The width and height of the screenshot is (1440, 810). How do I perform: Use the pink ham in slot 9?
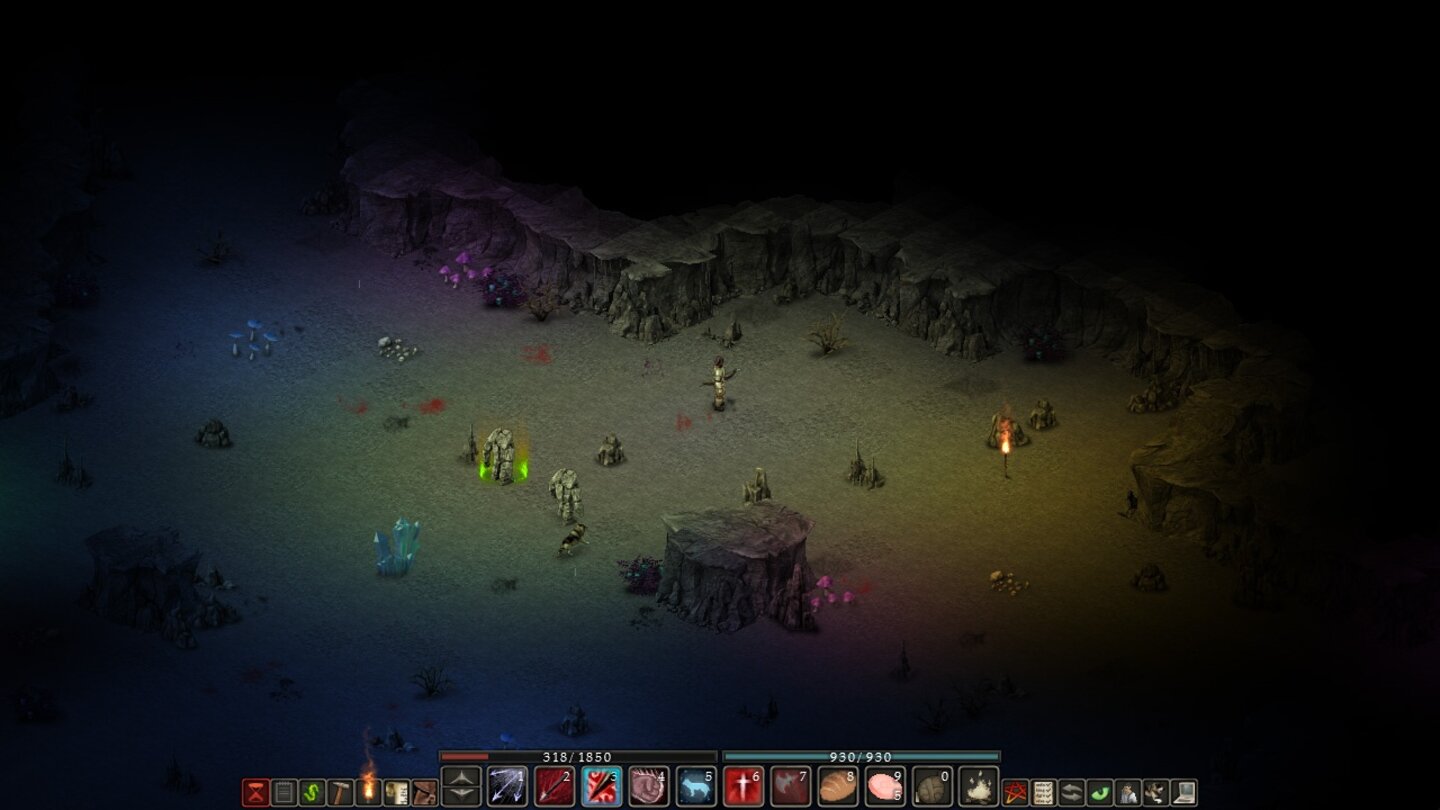point(885,787)
